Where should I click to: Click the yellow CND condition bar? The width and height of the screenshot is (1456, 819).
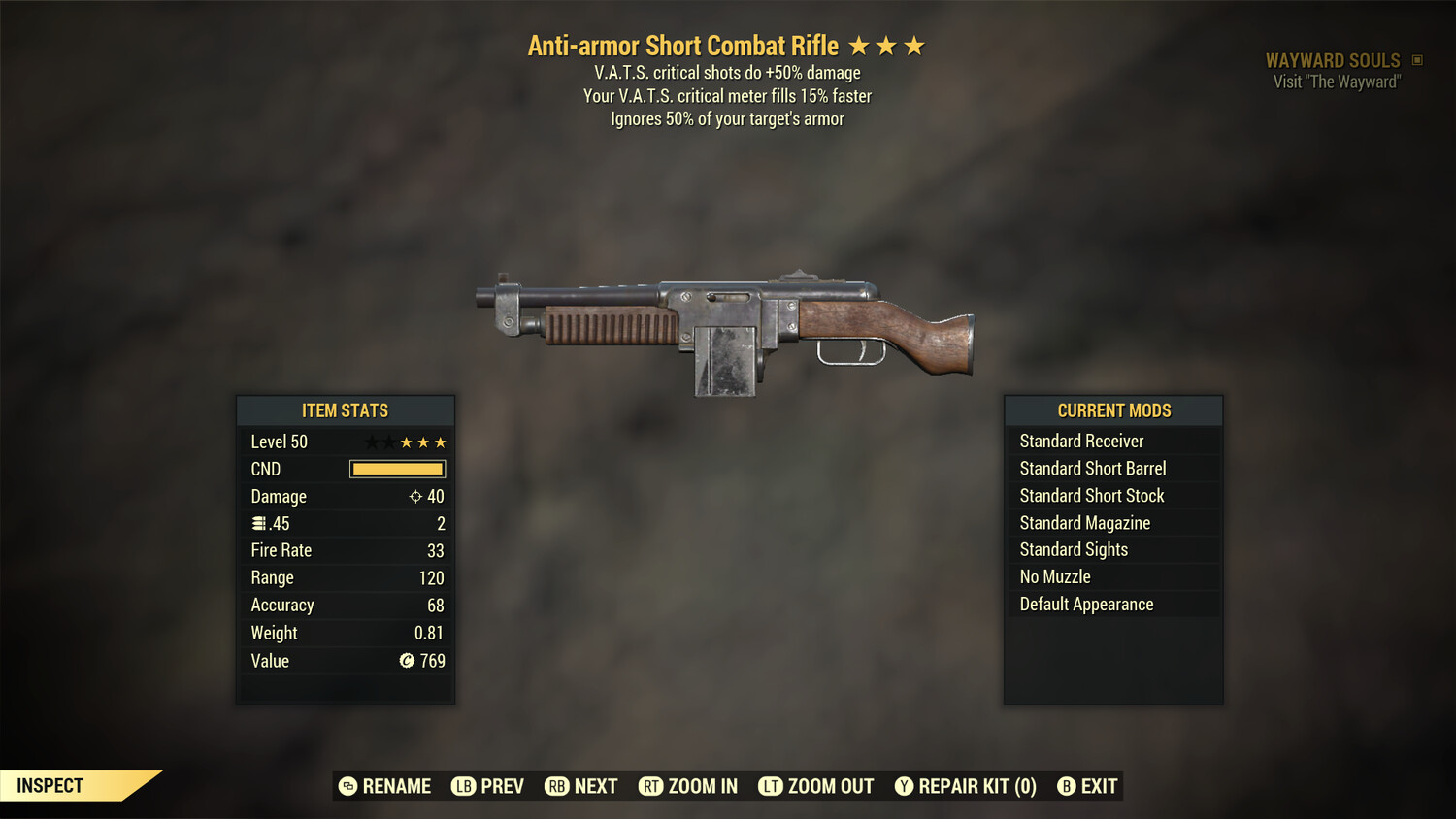396,469
